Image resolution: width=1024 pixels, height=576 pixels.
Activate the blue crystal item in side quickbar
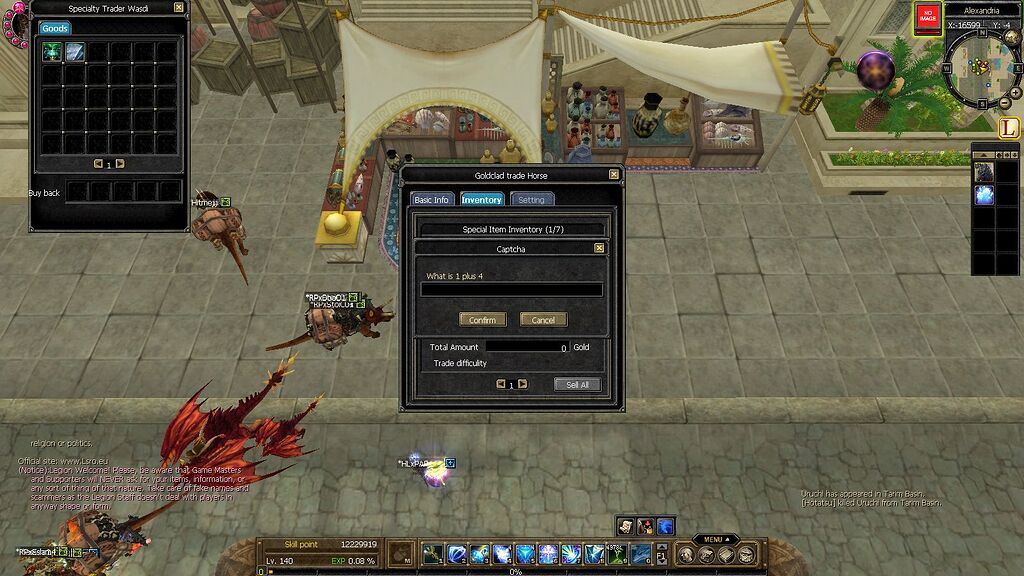coord(984,195)
